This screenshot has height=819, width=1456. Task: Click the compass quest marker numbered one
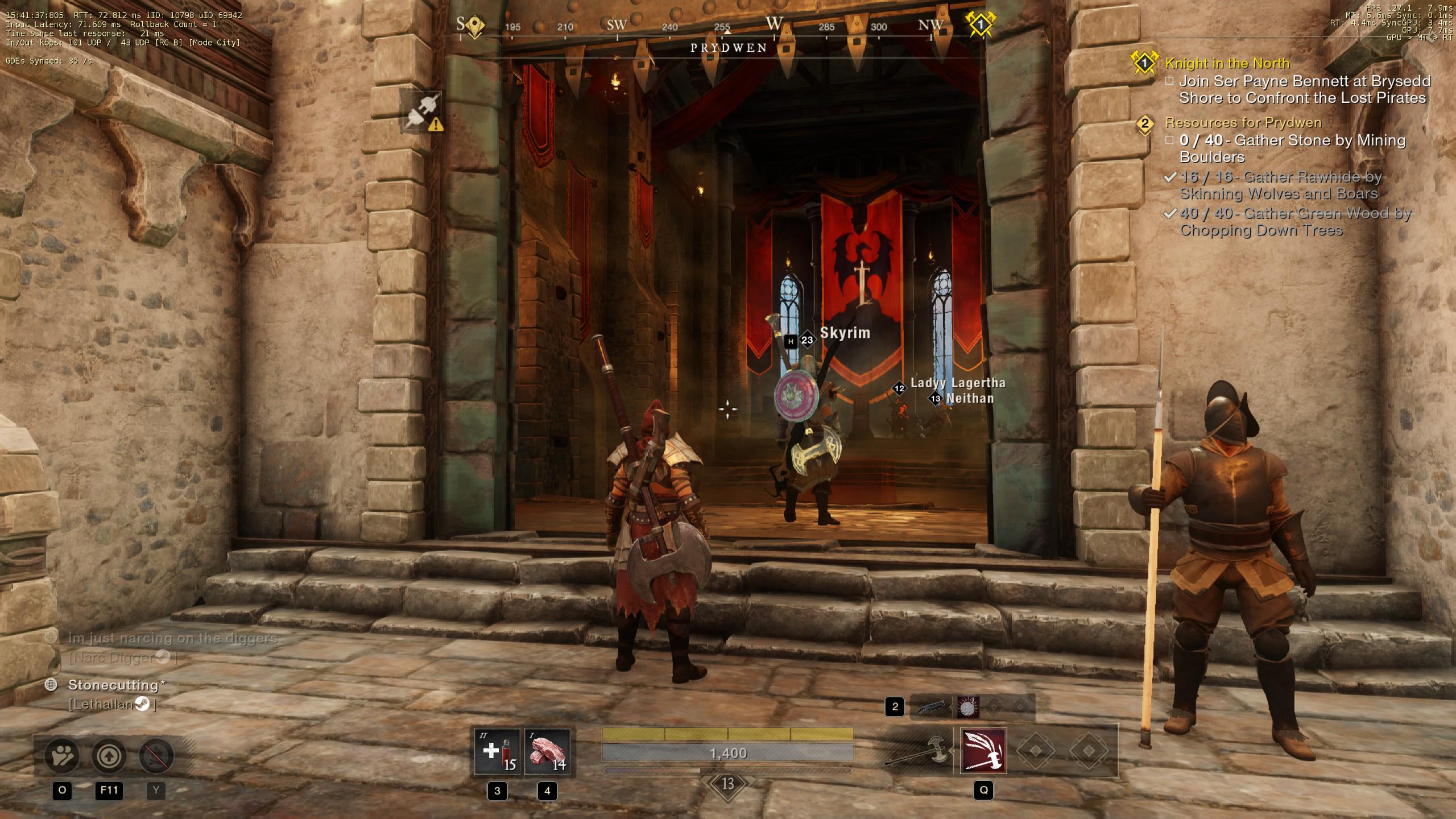point(980,24)
